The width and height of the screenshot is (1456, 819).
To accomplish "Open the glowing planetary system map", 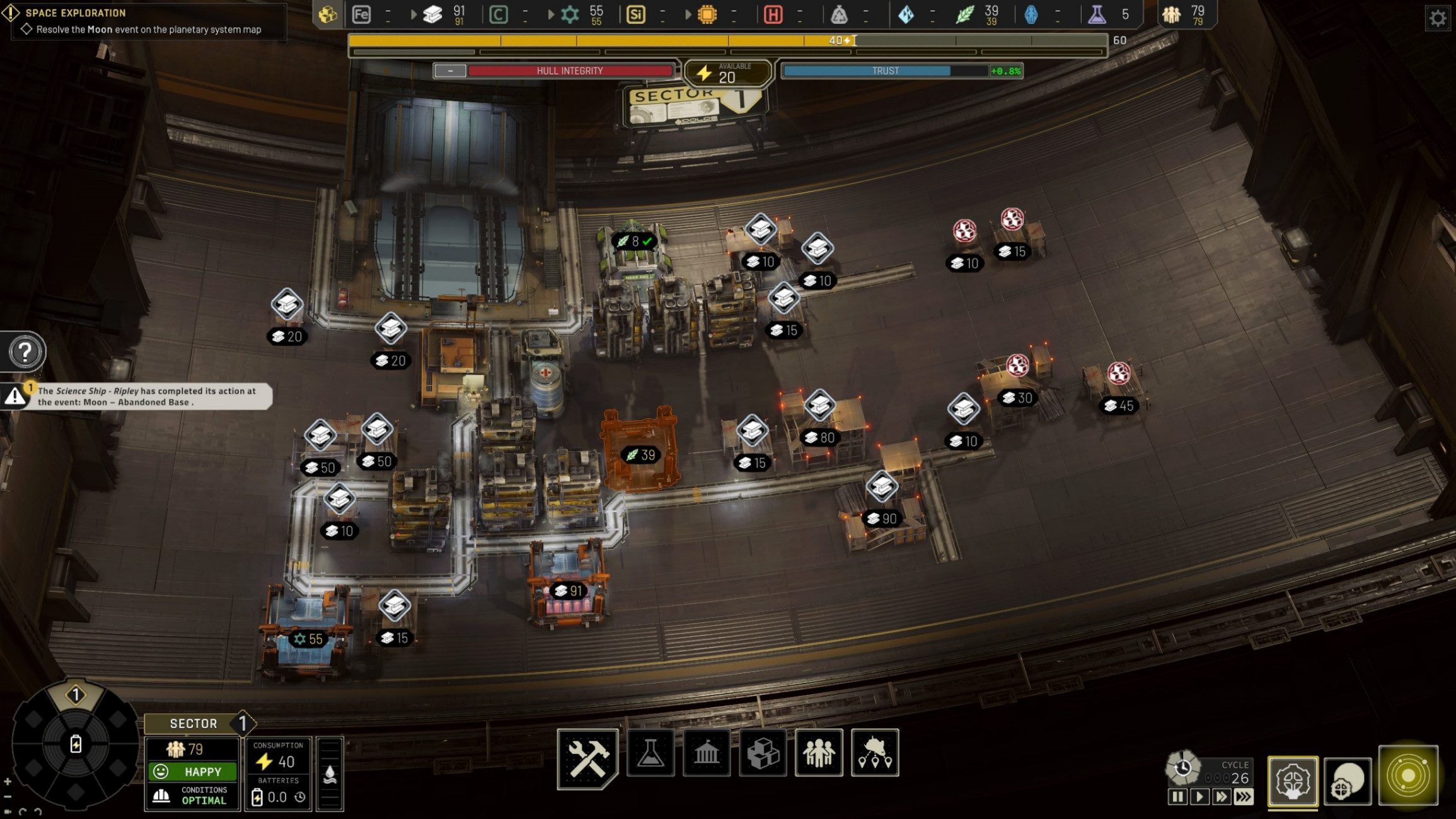I will click(x=1408, y=776).
